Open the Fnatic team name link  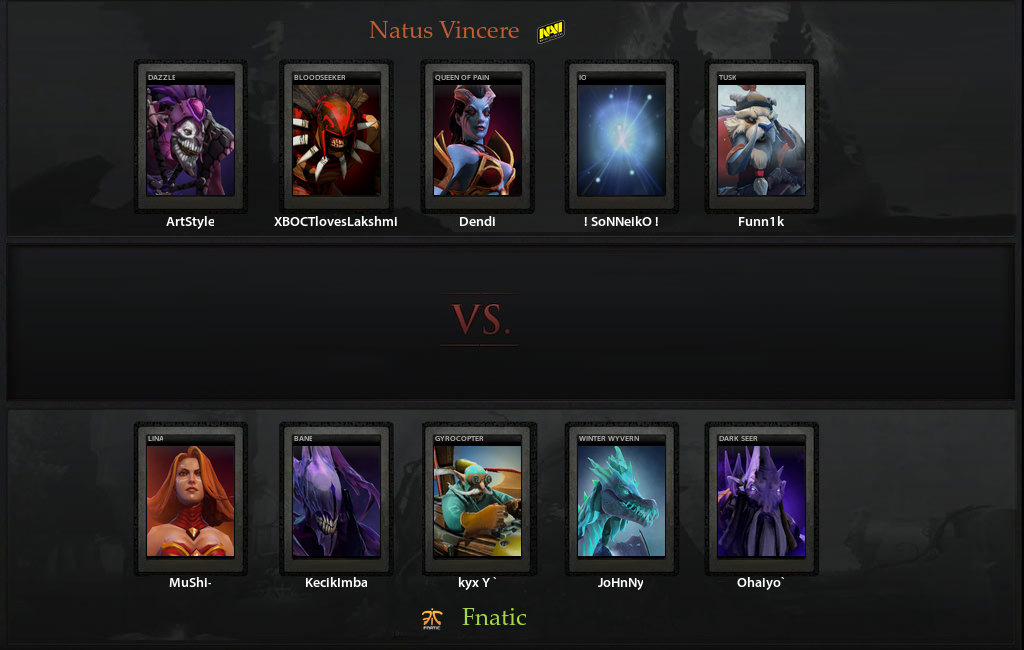[x=494, y=617]
